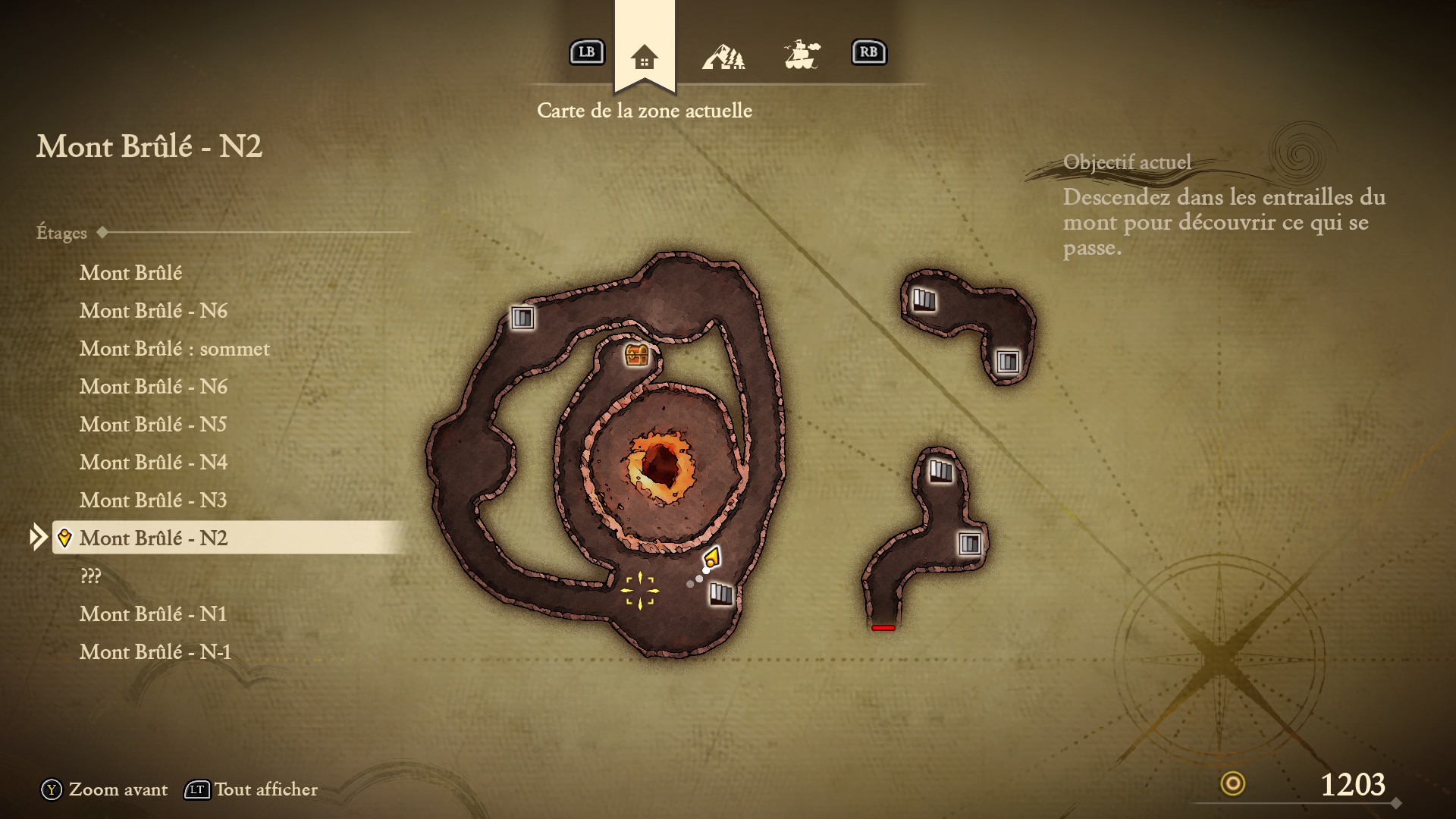Switch to the current area map tab
1456x819 pixels.
pyautogui.click(x=644, y=57)
